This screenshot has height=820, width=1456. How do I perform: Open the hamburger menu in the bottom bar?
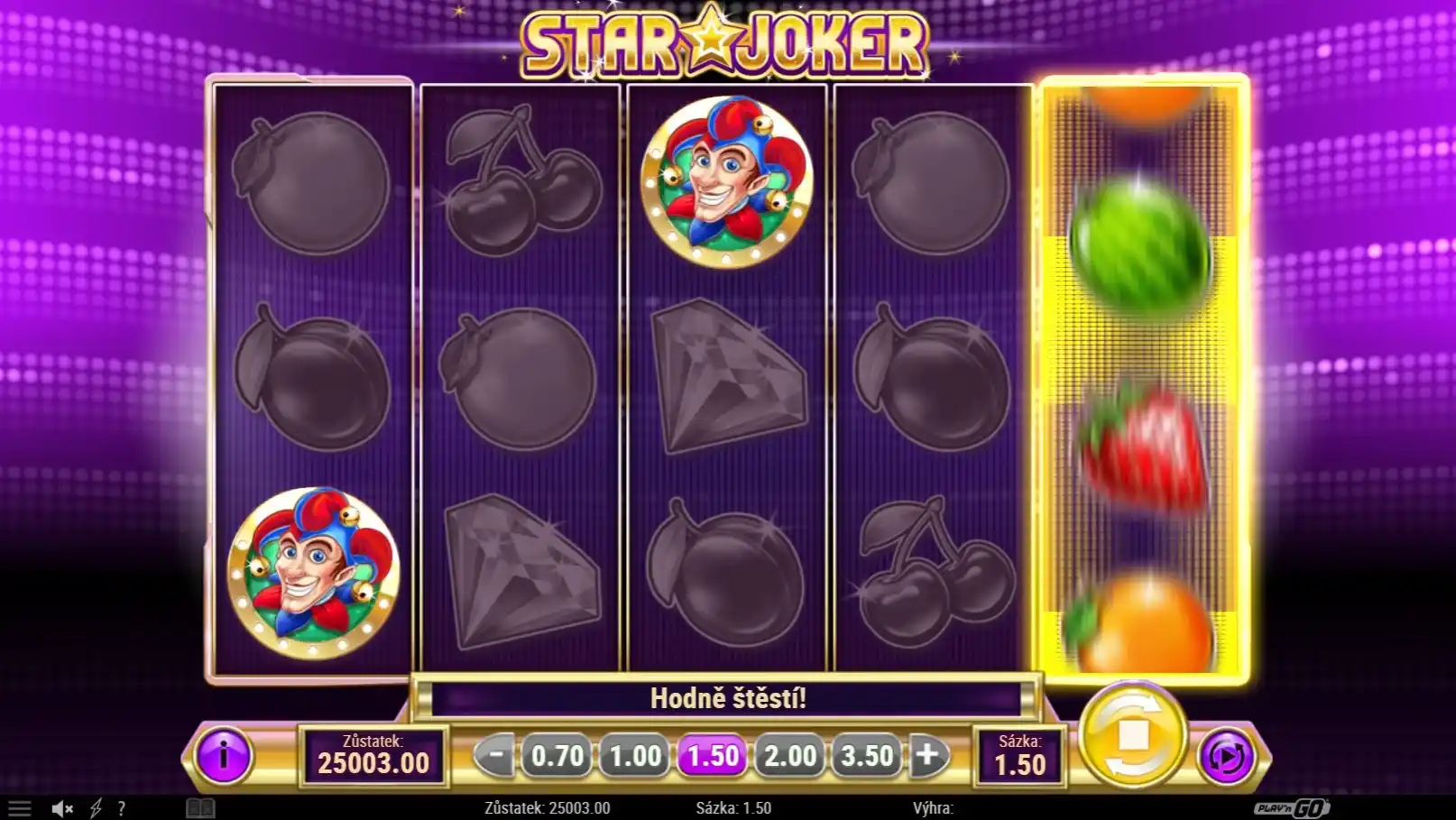19,808
